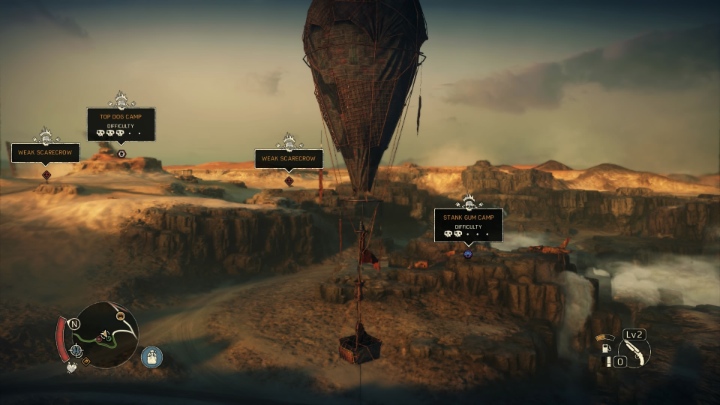Screen dimensions: 720x405
Task: Select the Top Dog Camp marker
Action: point(121,124)
